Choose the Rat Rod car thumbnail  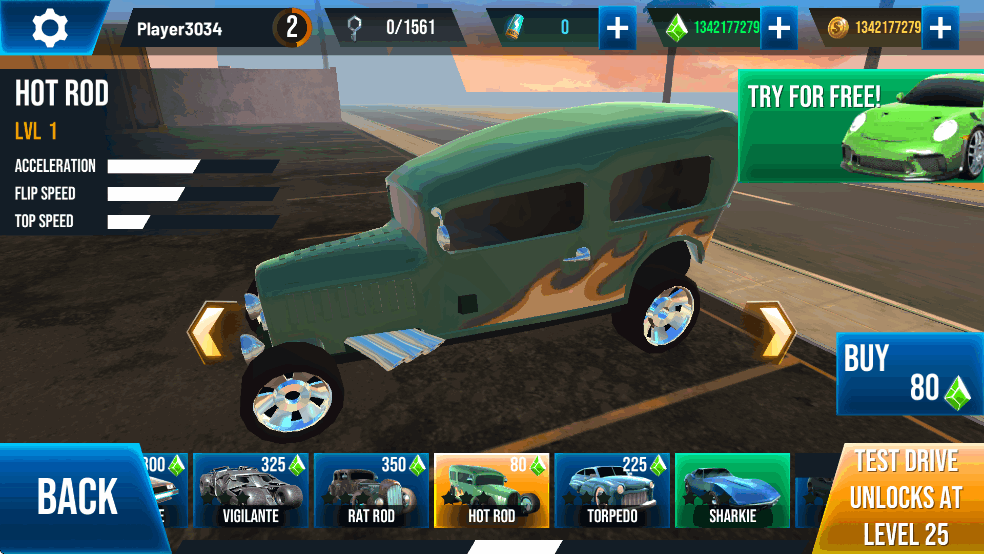click(x=371, y=490)
